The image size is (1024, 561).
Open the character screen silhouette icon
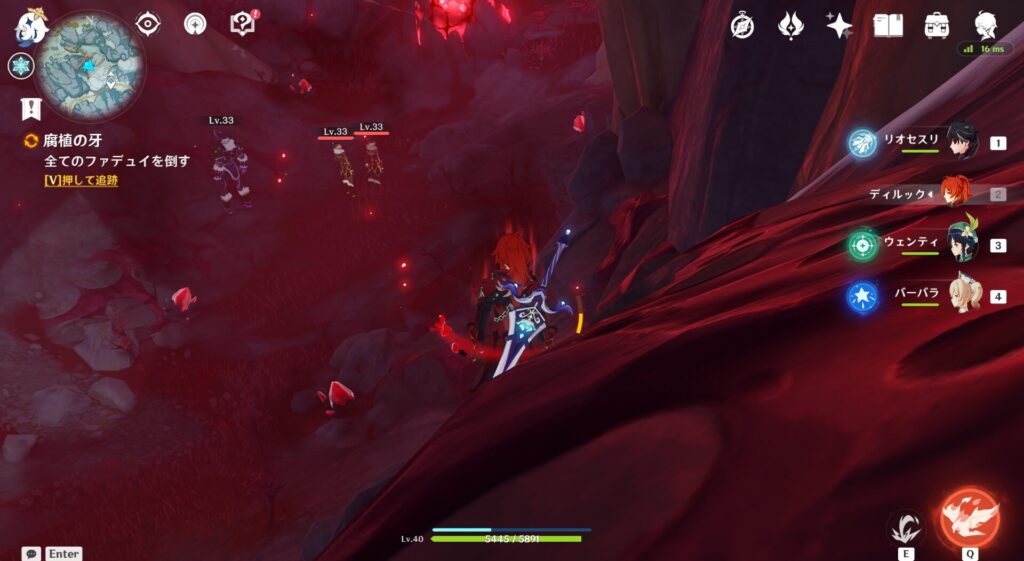986,26
